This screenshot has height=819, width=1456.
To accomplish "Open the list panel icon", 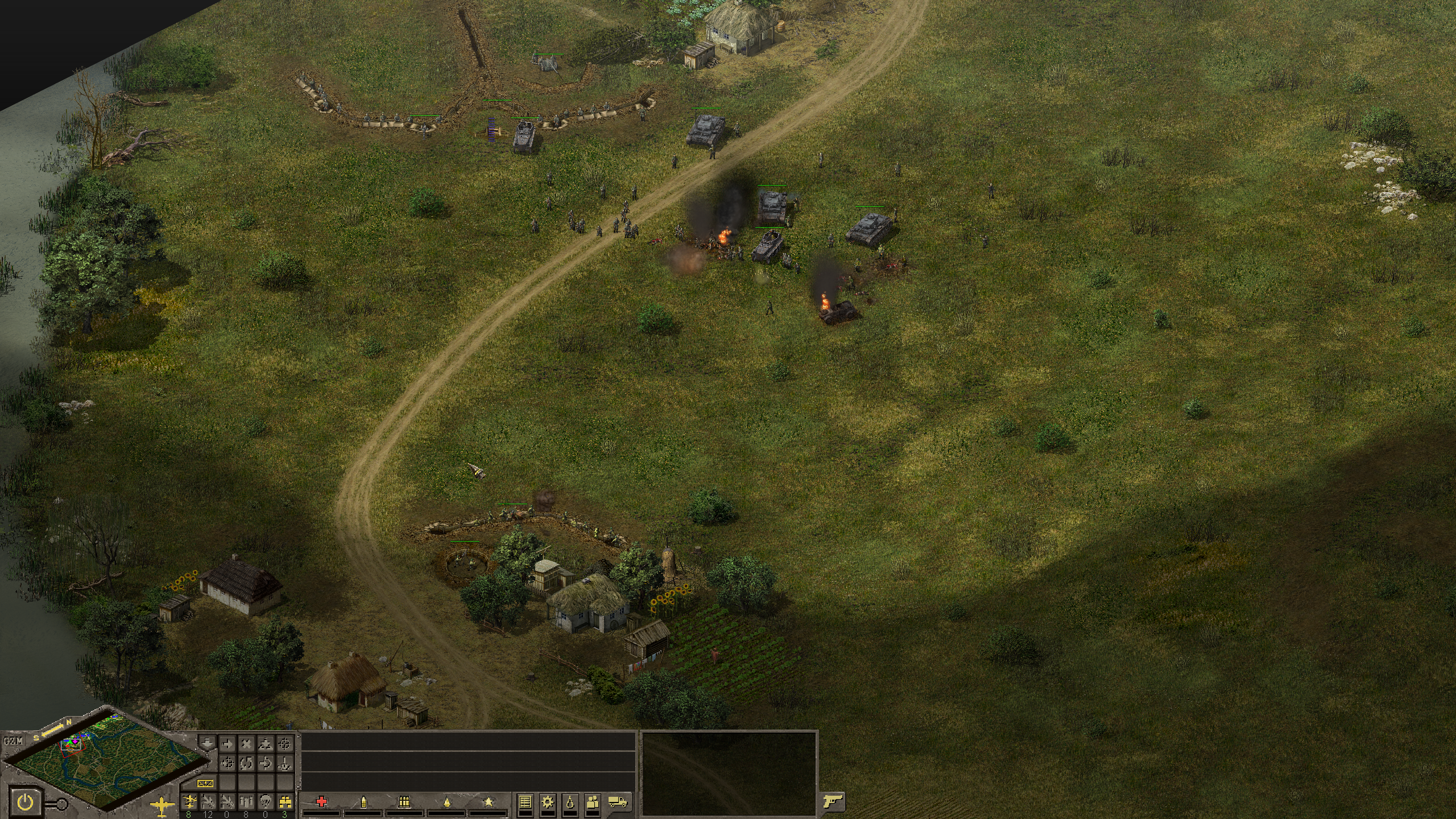I will click(525, 802).
